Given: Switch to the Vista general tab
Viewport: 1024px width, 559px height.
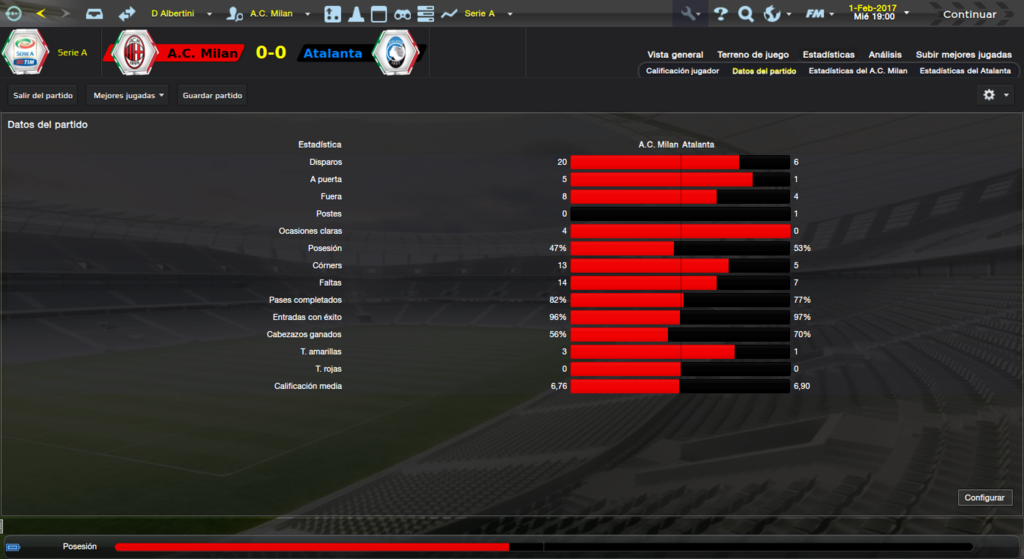Looking at the screenshot, I should coord(675,55).
